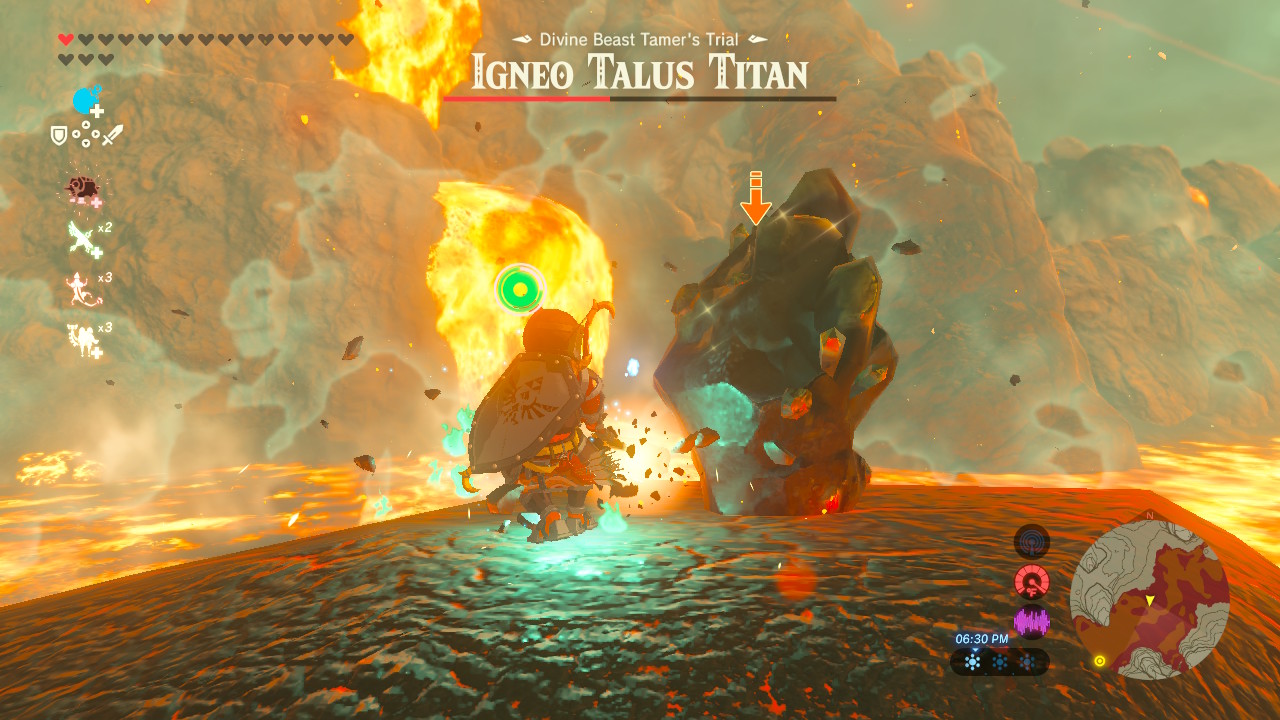
Task: Open the Fahrenheit temperature gauge
Action: coord(1033,580)
